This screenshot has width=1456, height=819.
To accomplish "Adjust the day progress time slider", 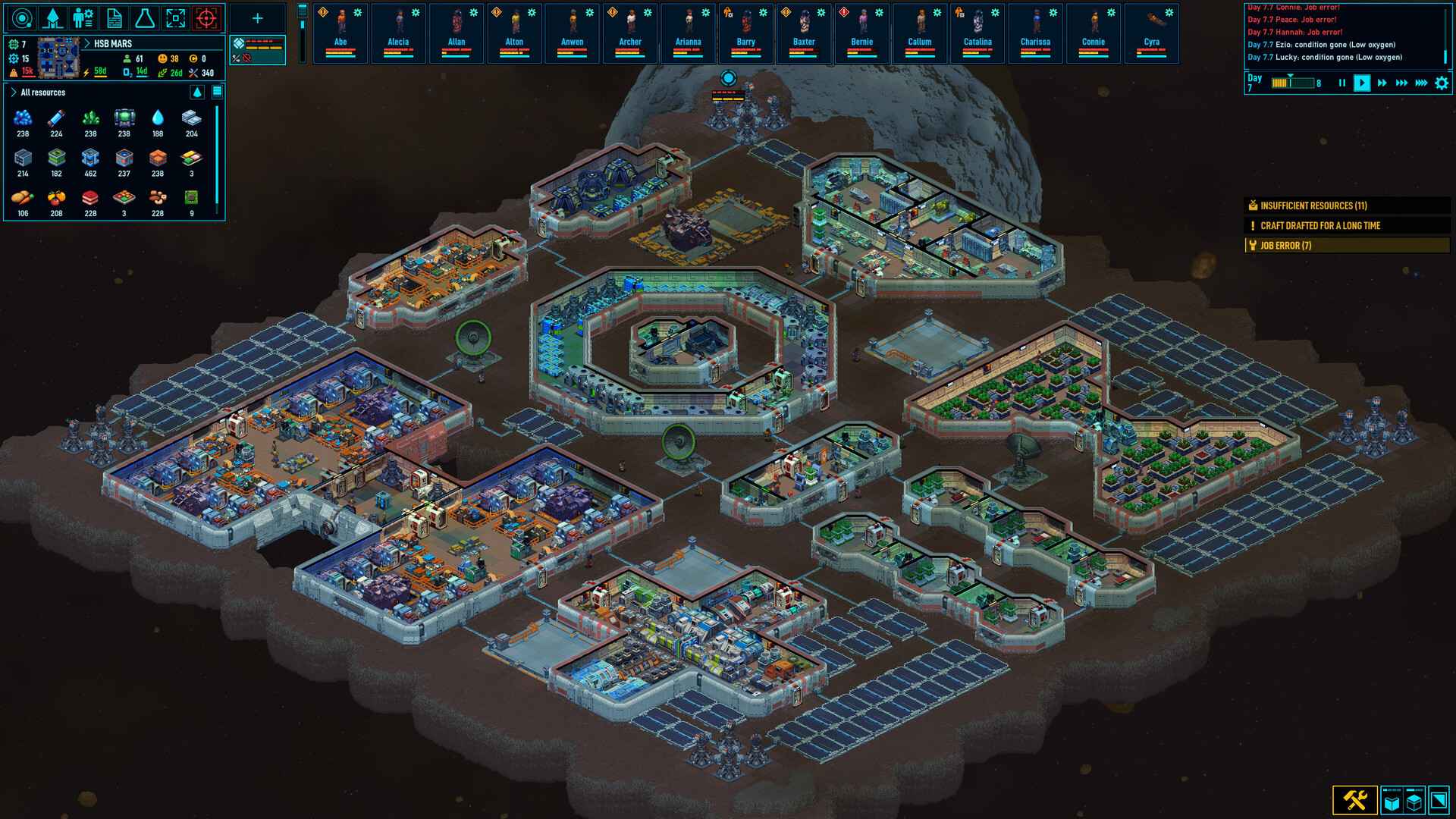I will [x=1290, y=82].
